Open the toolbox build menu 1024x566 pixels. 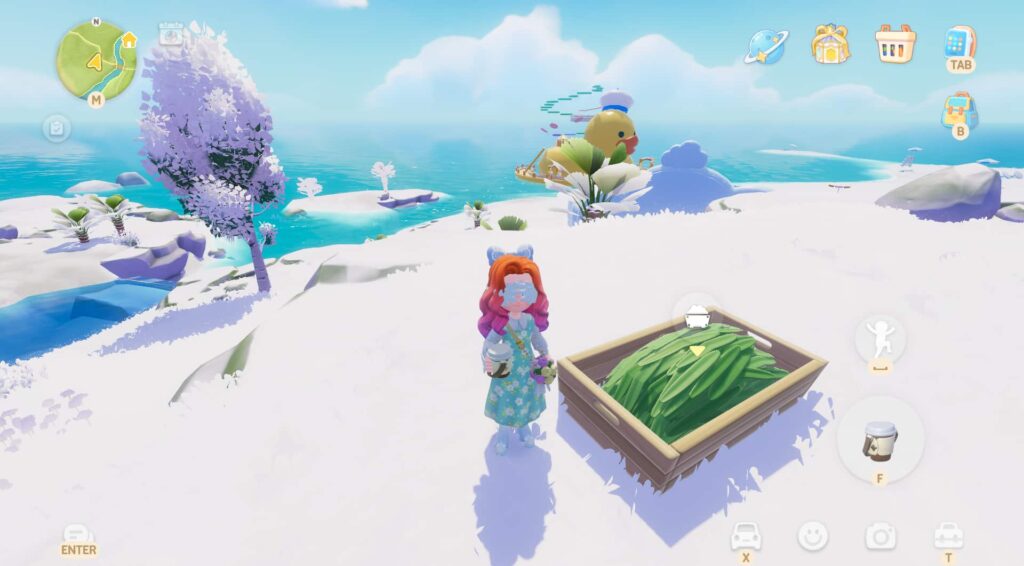point(948,535)
